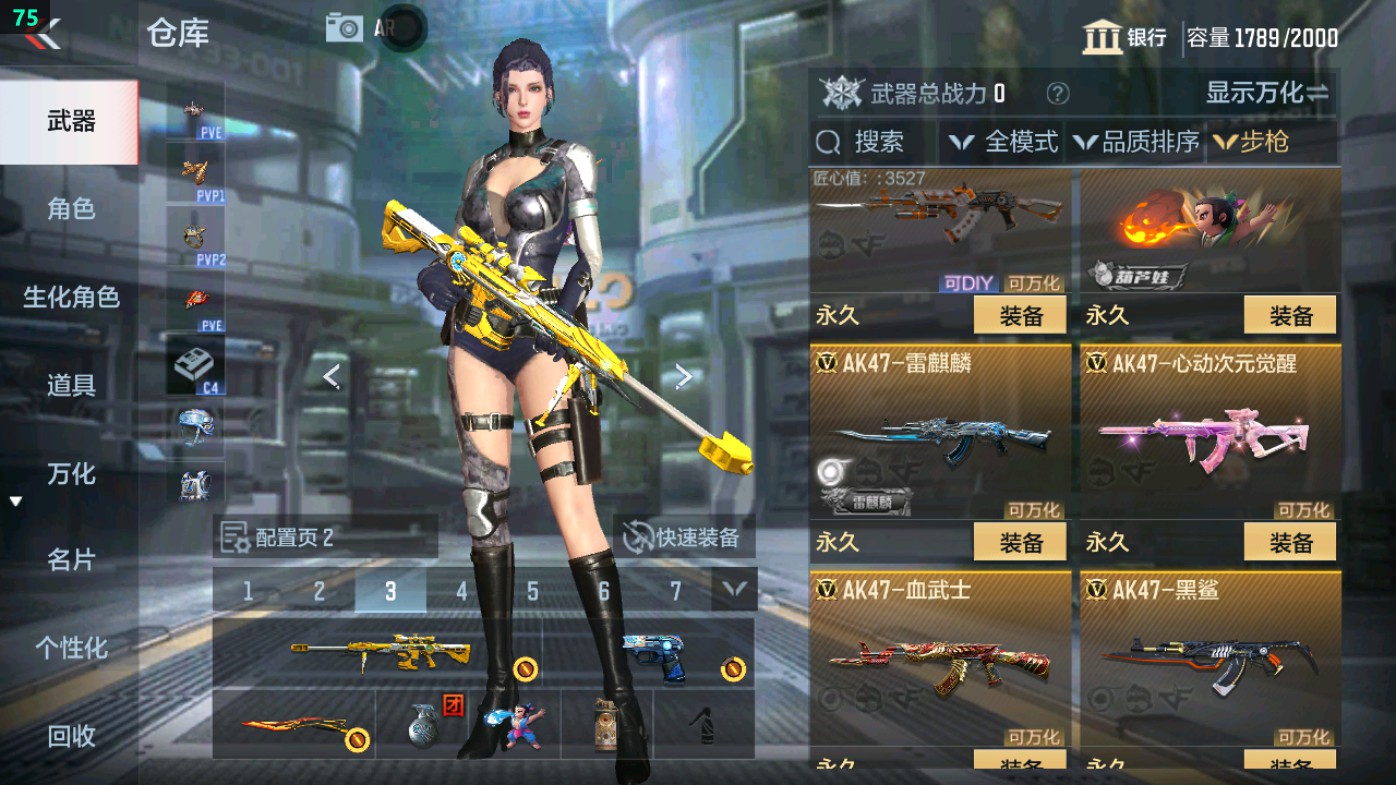Click the 搜索 search magnifier icon

(x=828, y=142)
